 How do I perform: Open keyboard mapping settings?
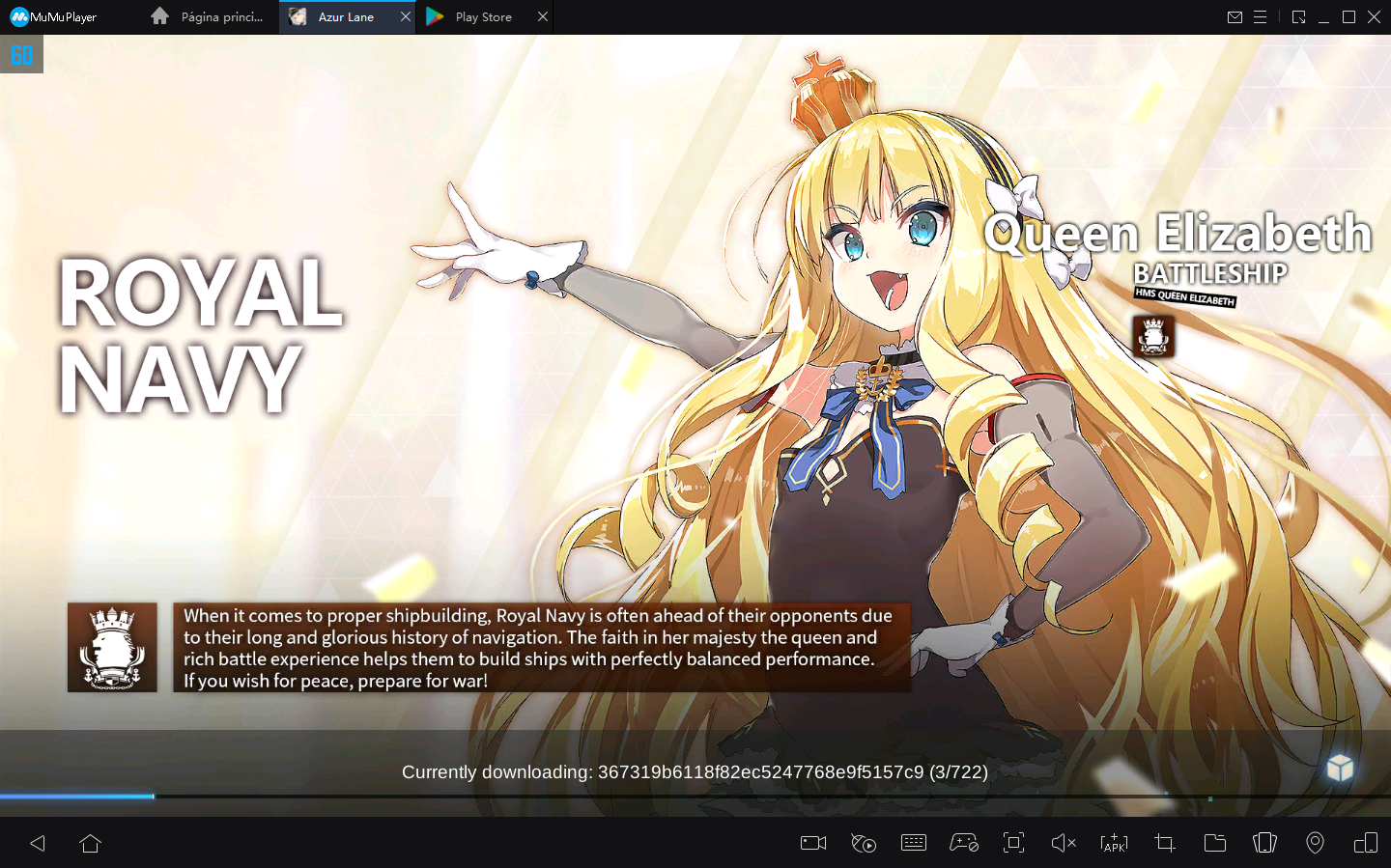click(914, 843)
